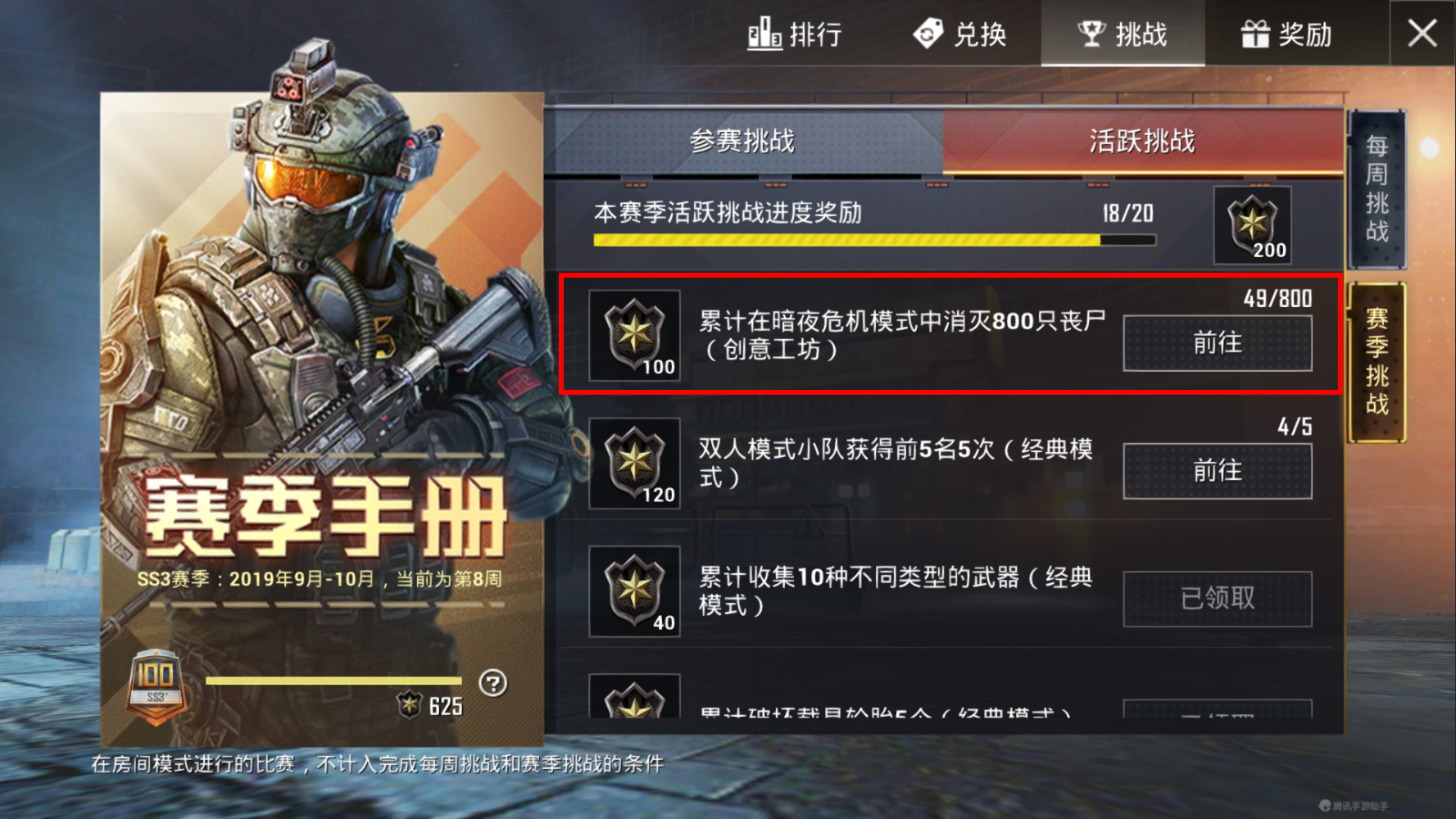Click the 625 badge total counter
The height and width of the screenshot is (819, 1456).
pyautogui.click(x=426, y=705)
